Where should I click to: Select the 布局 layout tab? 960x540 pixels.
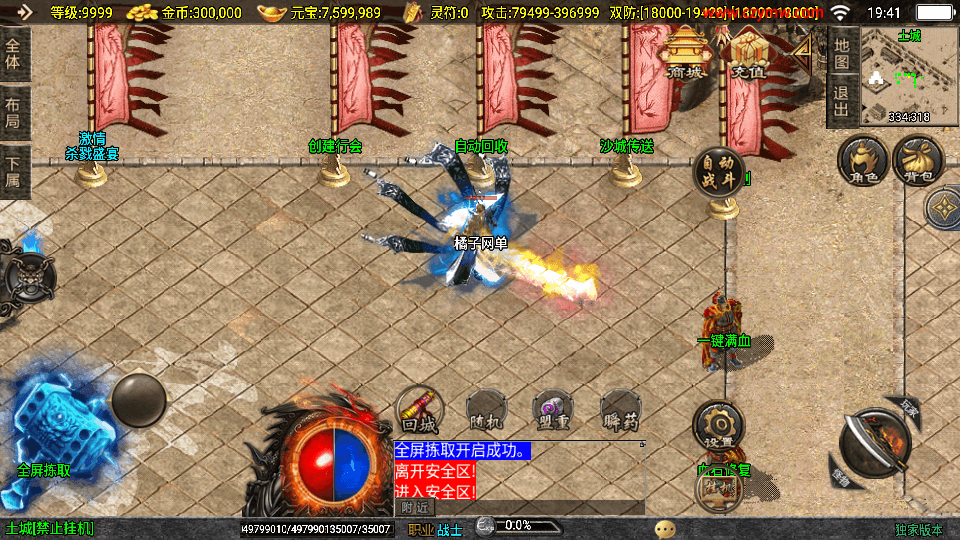click(13, 111)
